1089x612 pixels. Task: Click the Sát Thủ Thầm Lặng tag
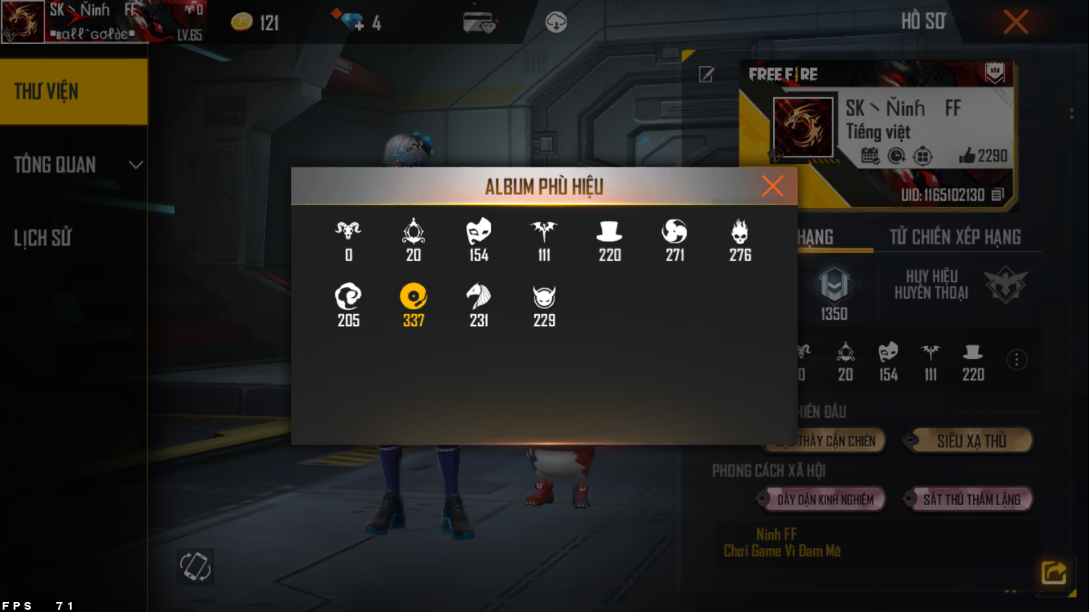pyautogui.click(x=969, y=499)
